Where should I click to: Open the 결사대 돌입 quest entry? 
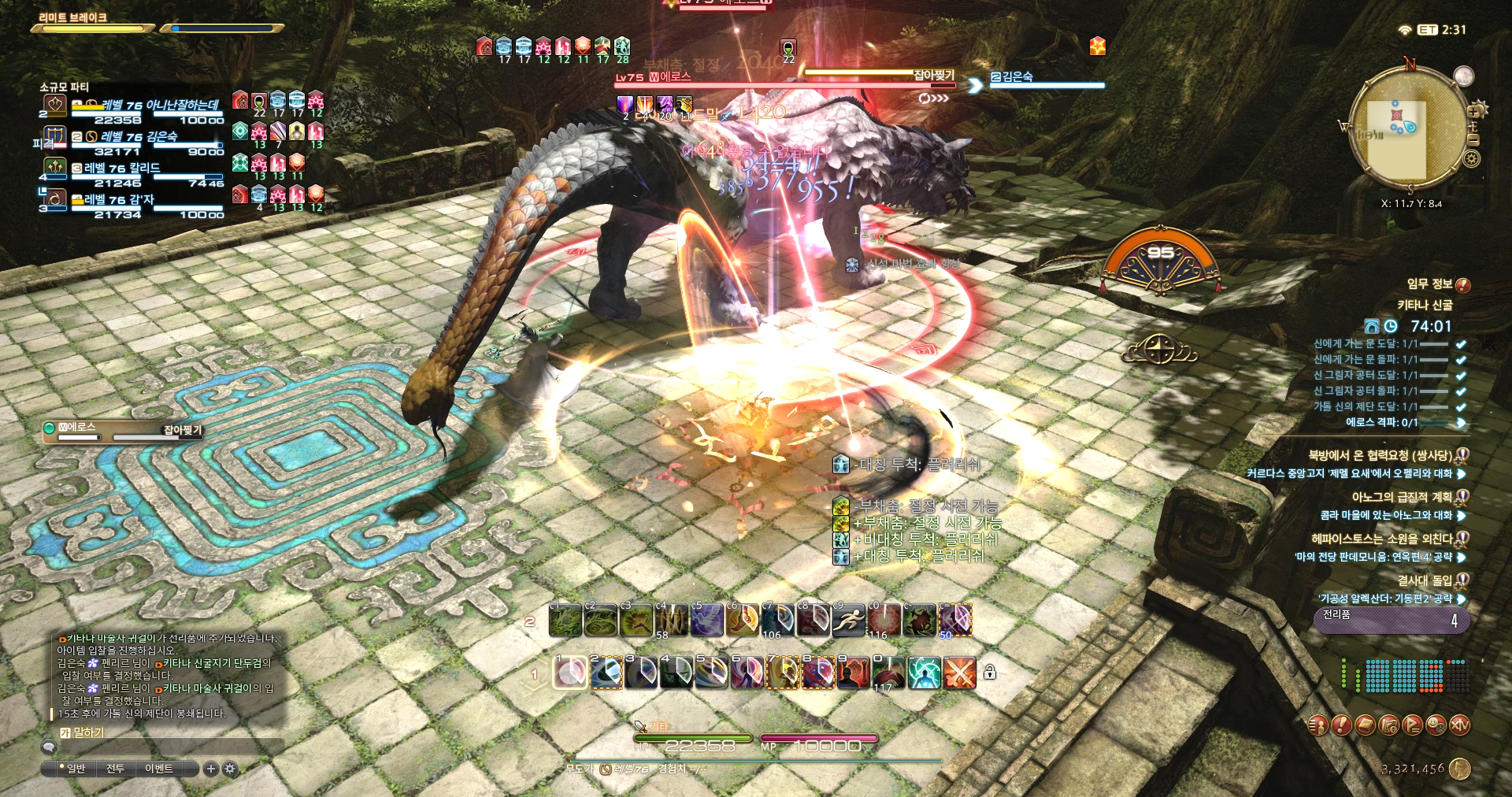(x=1424, y=580)
